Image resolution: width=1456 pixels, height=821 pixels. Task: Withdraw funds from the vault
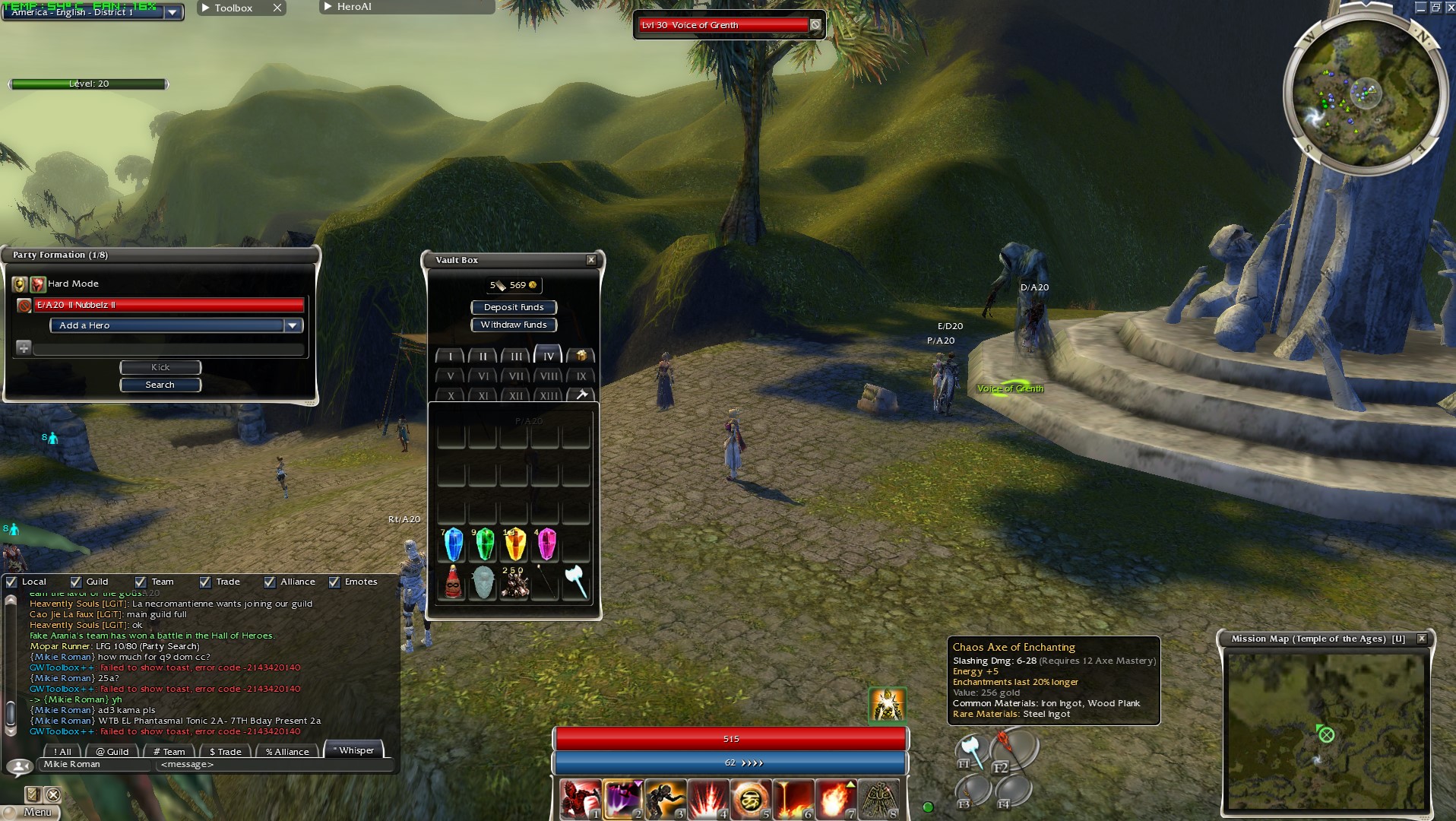pos(514,325)
